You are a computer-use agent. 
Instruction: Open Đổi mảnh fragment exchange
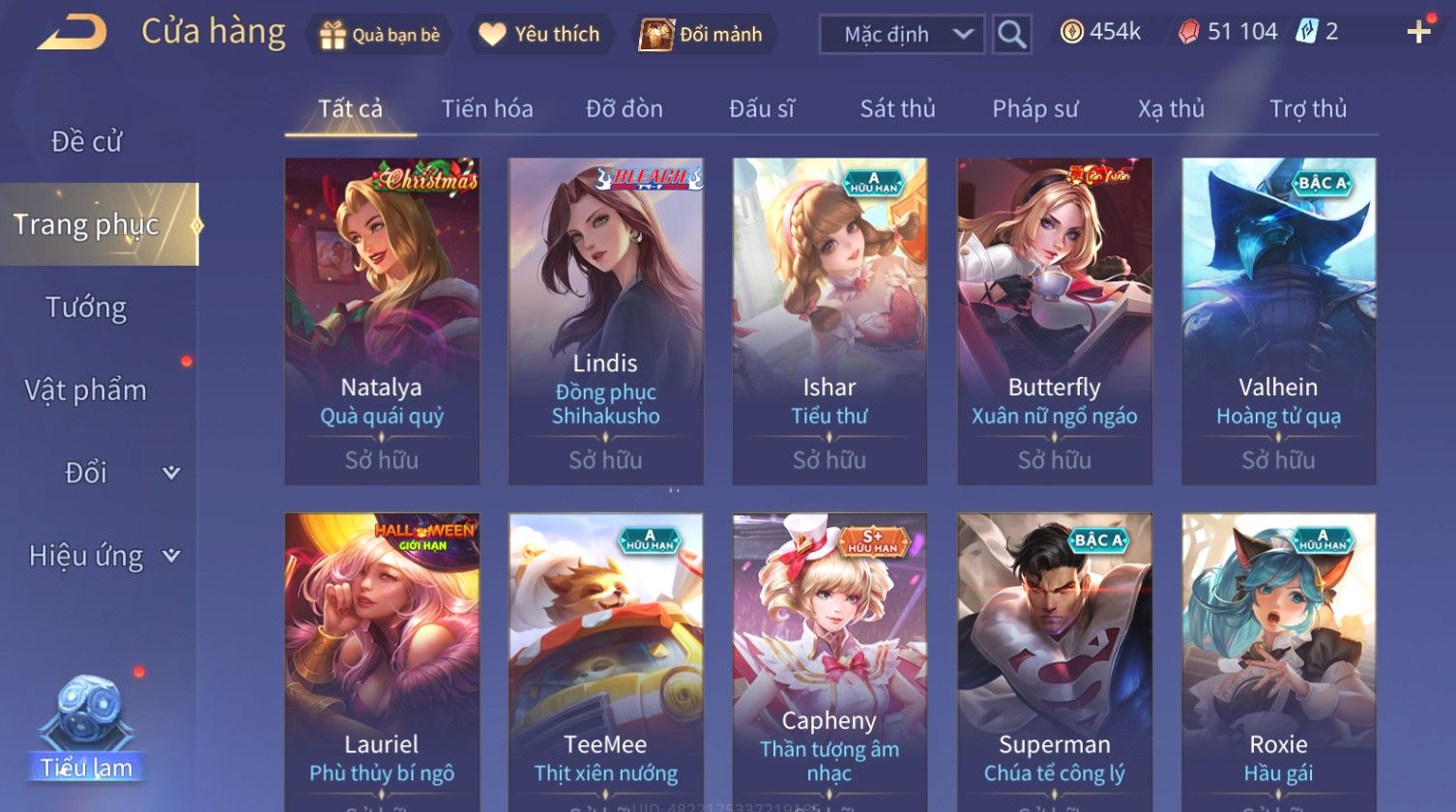coord(702,35)
